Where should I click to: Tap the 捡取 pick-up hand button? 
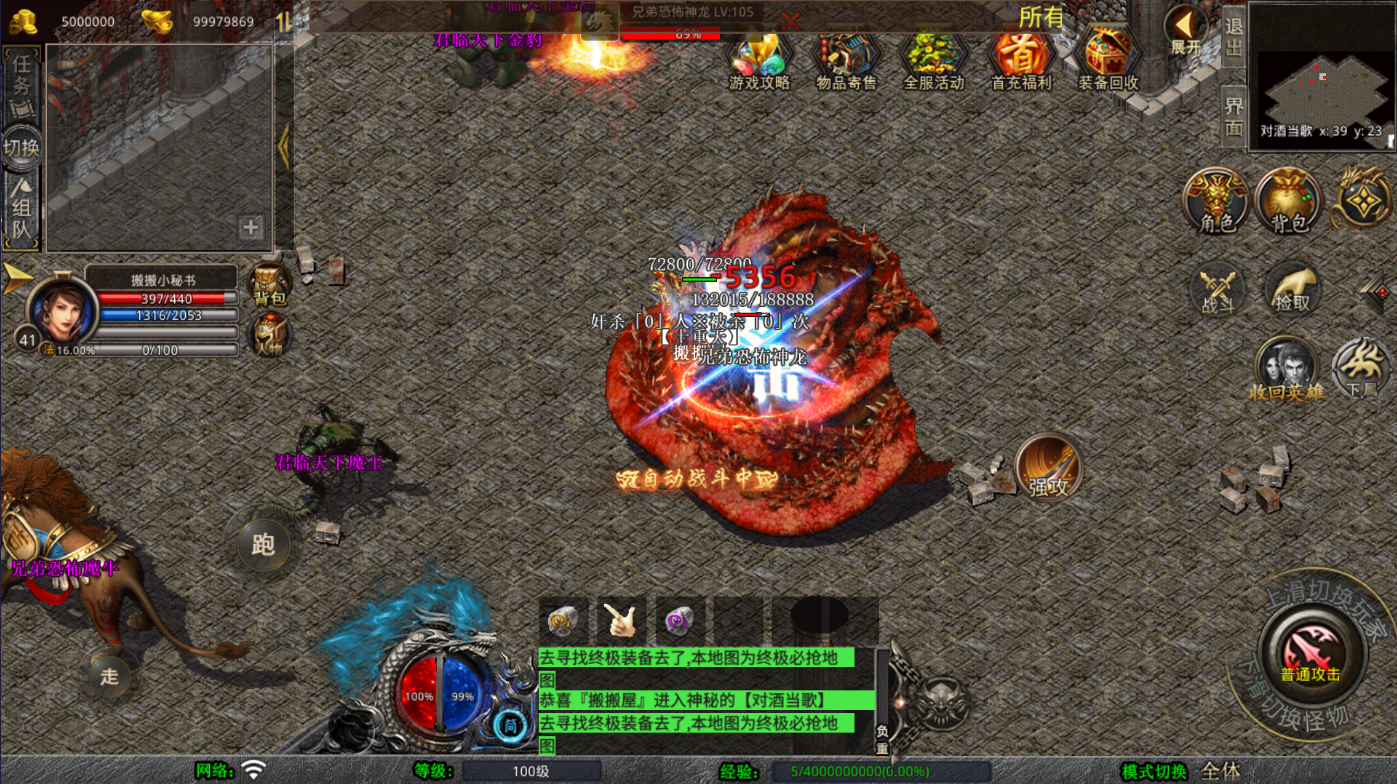click(x=1293, y=290)
